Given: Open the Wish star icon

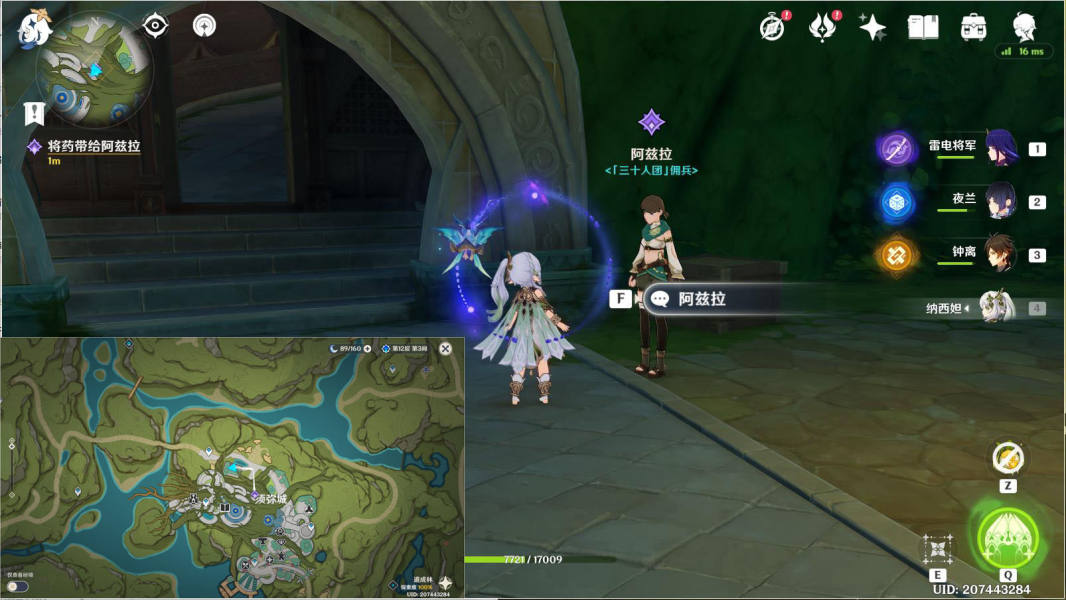Looking at the screenshot, I should 872,27.
